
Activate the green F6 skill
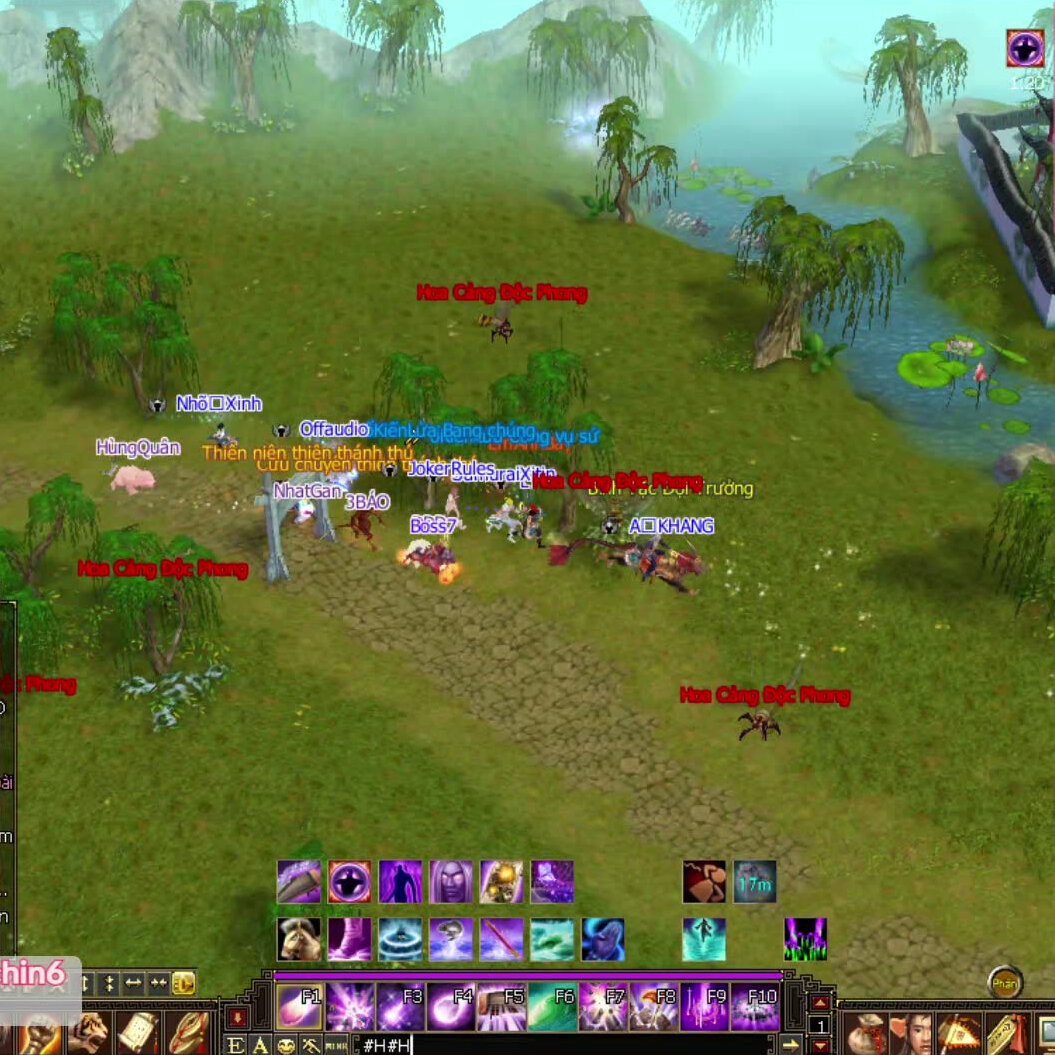(x=552, y=1007)
